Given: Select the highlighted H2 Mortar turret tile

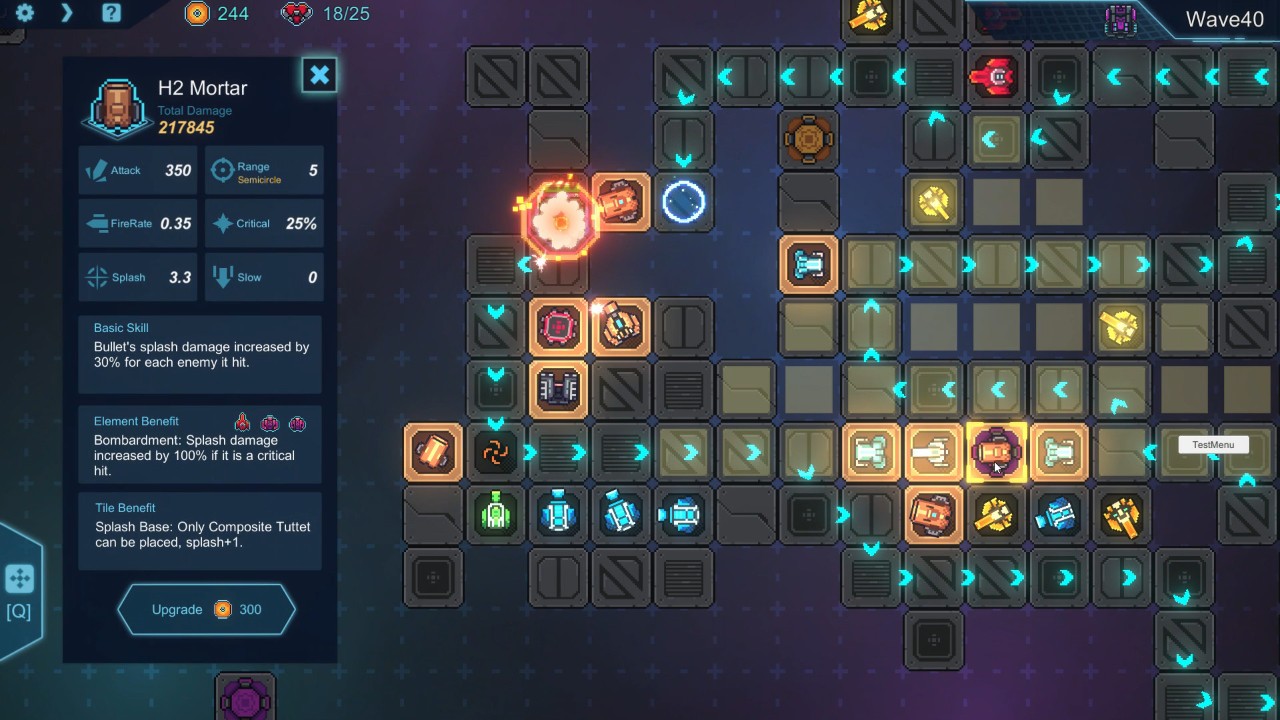Looking at the screenshot, I should [996, 453].
